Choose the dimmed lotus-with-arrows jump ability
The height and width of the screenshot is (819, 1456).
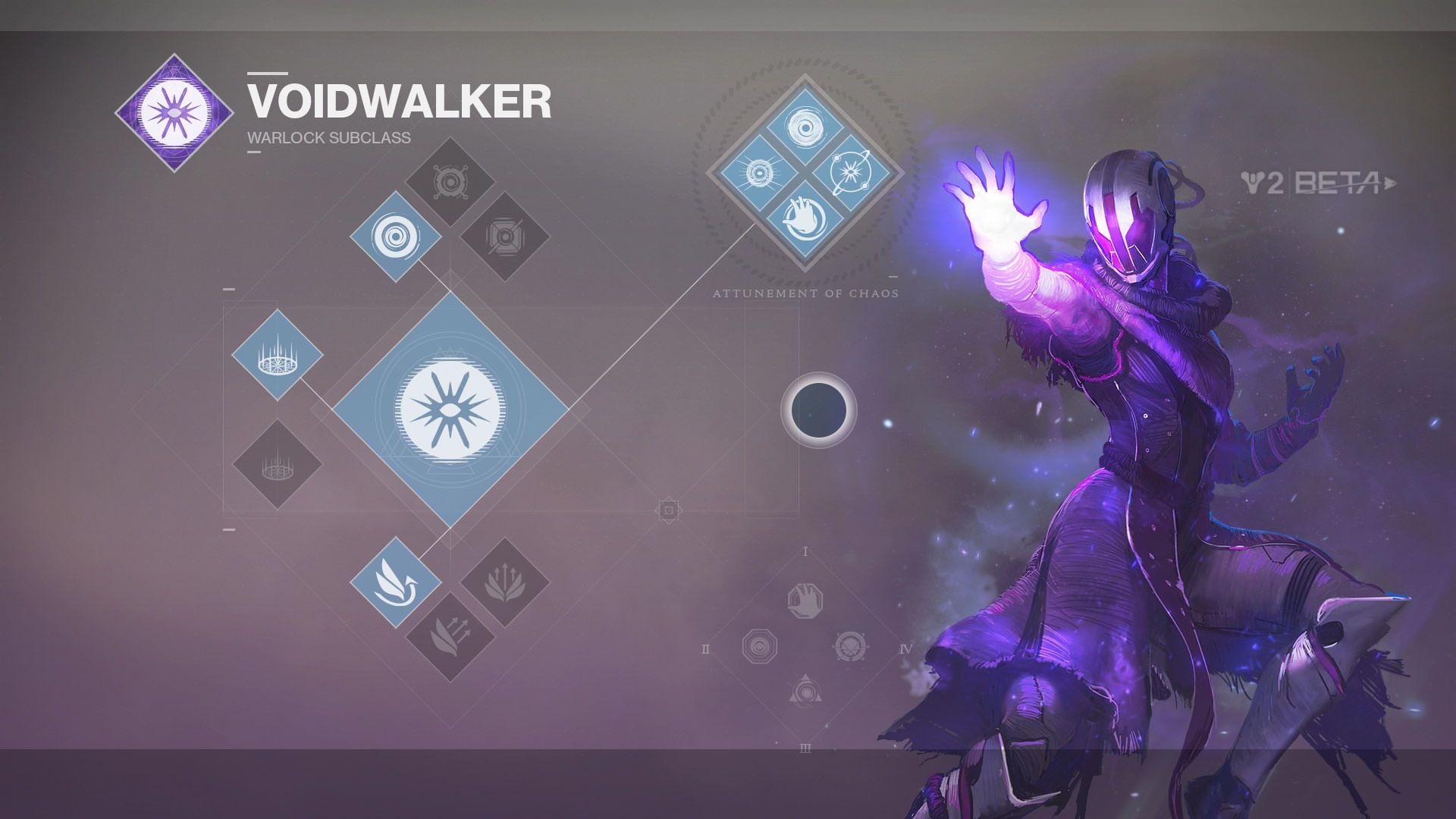click(505, 582)
